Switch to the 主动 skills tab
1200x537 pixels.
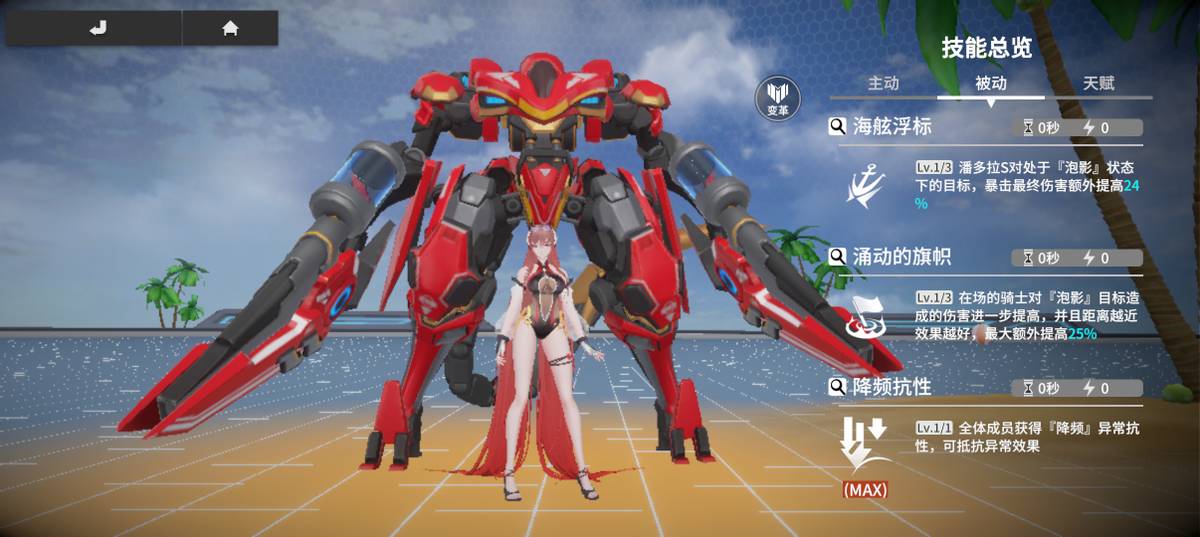[x=883, y=84]
